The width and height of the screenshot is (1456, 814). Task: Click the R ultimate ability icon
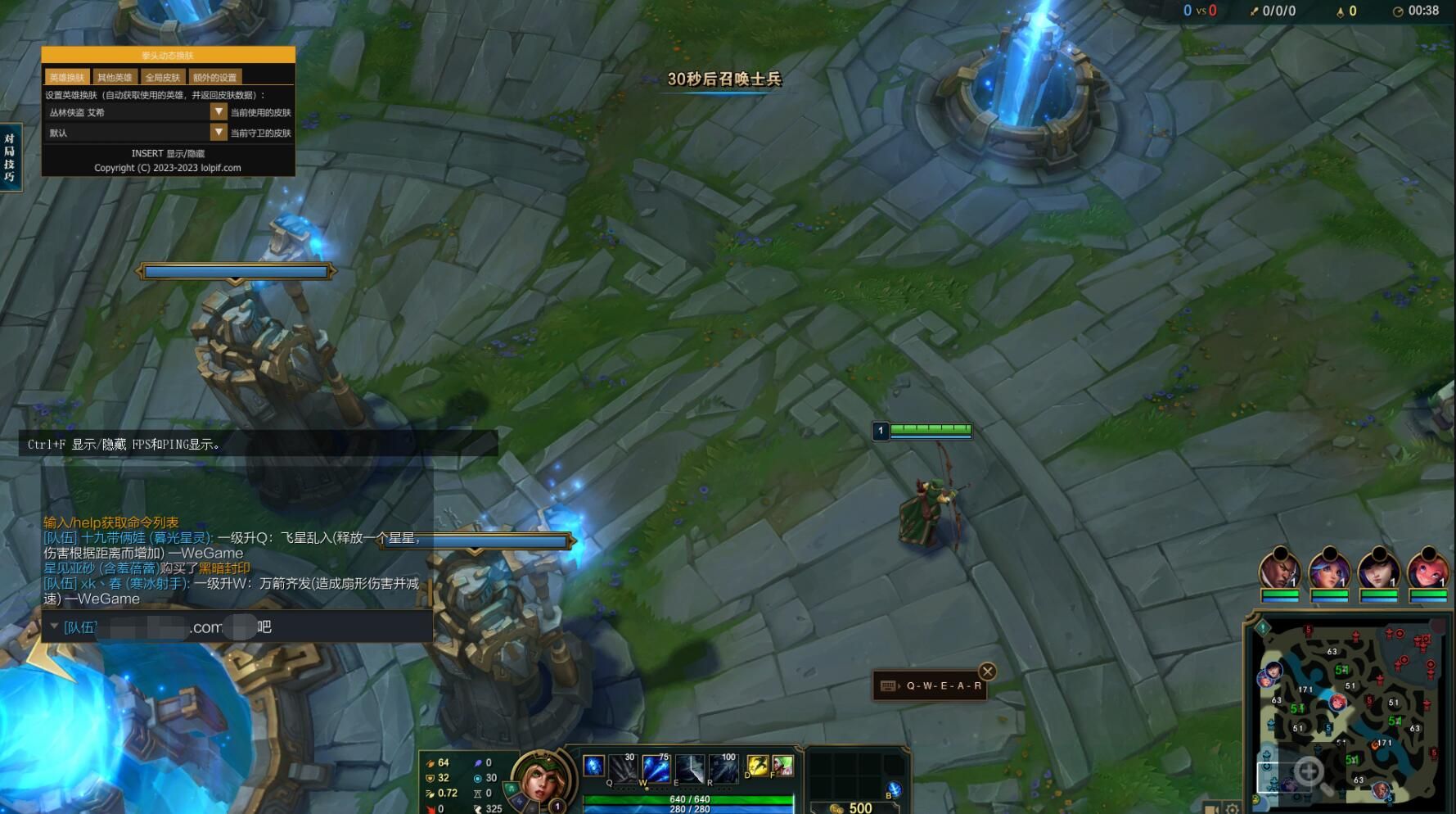pyautogui.click(x=723, y=768)
